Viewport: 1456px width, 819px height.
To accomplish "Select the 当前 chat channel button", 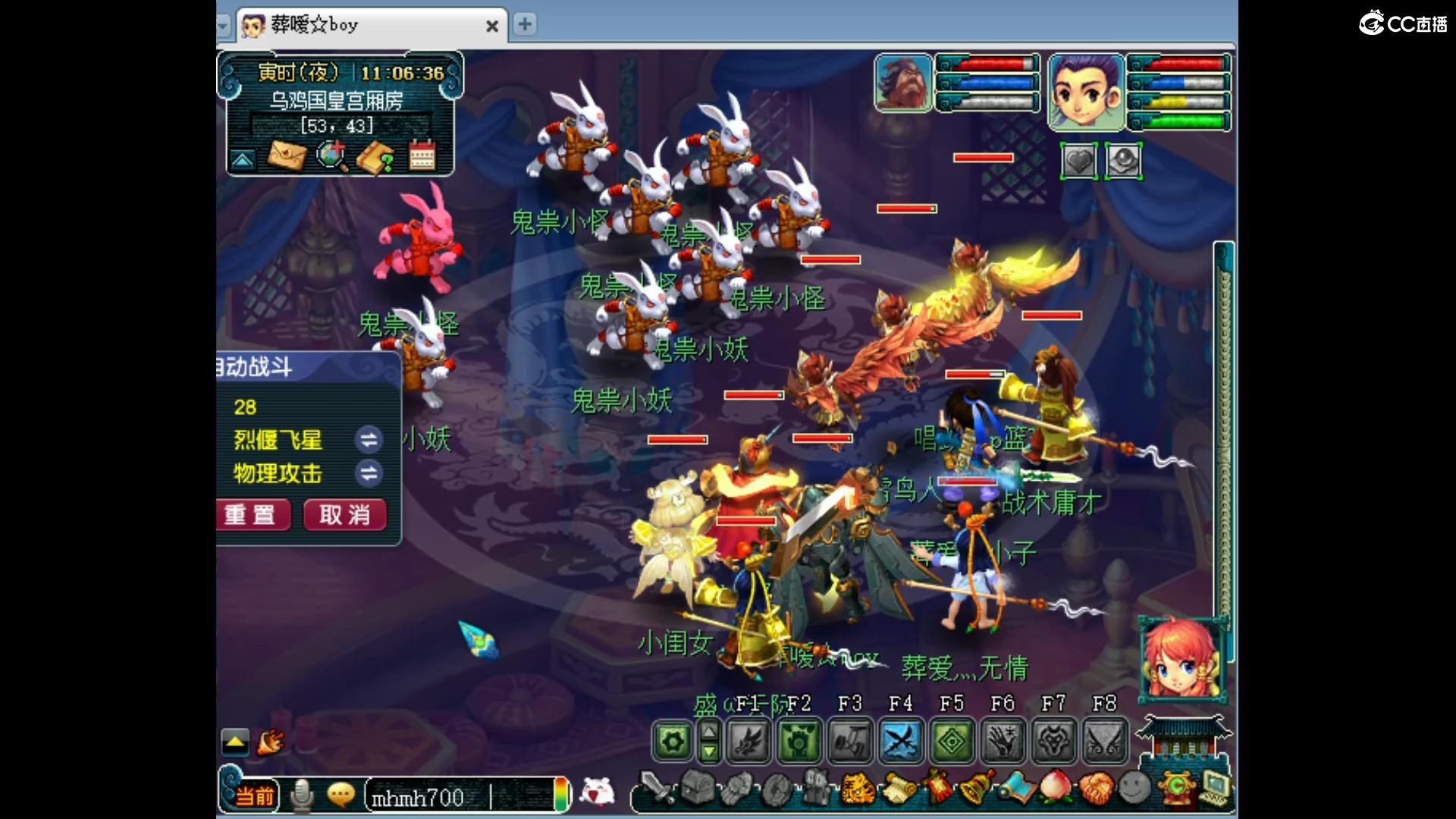I will pos(255,796).
